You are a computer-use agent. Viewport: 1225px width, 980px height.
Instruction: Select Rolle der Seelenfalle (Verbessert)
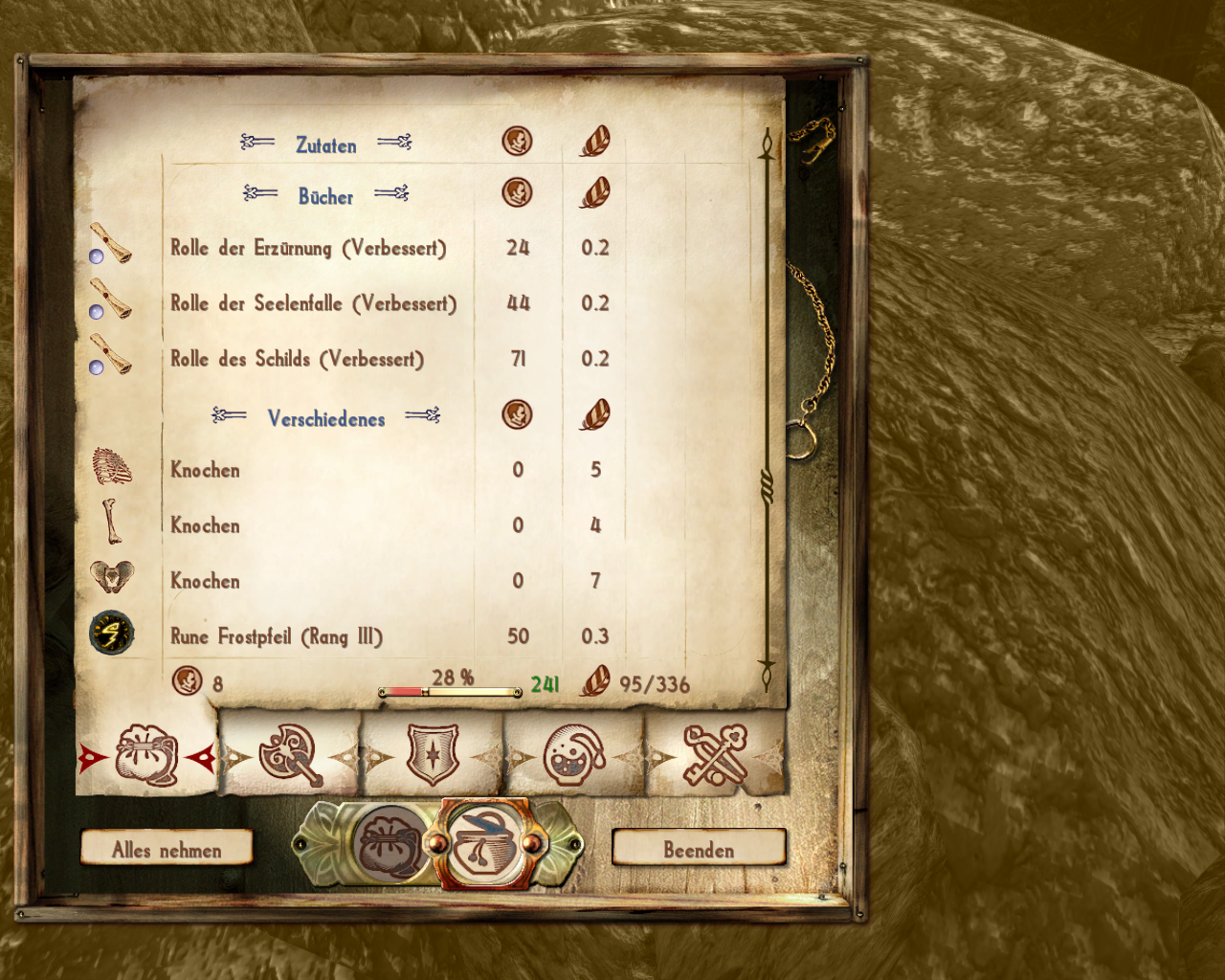[313, 303]
